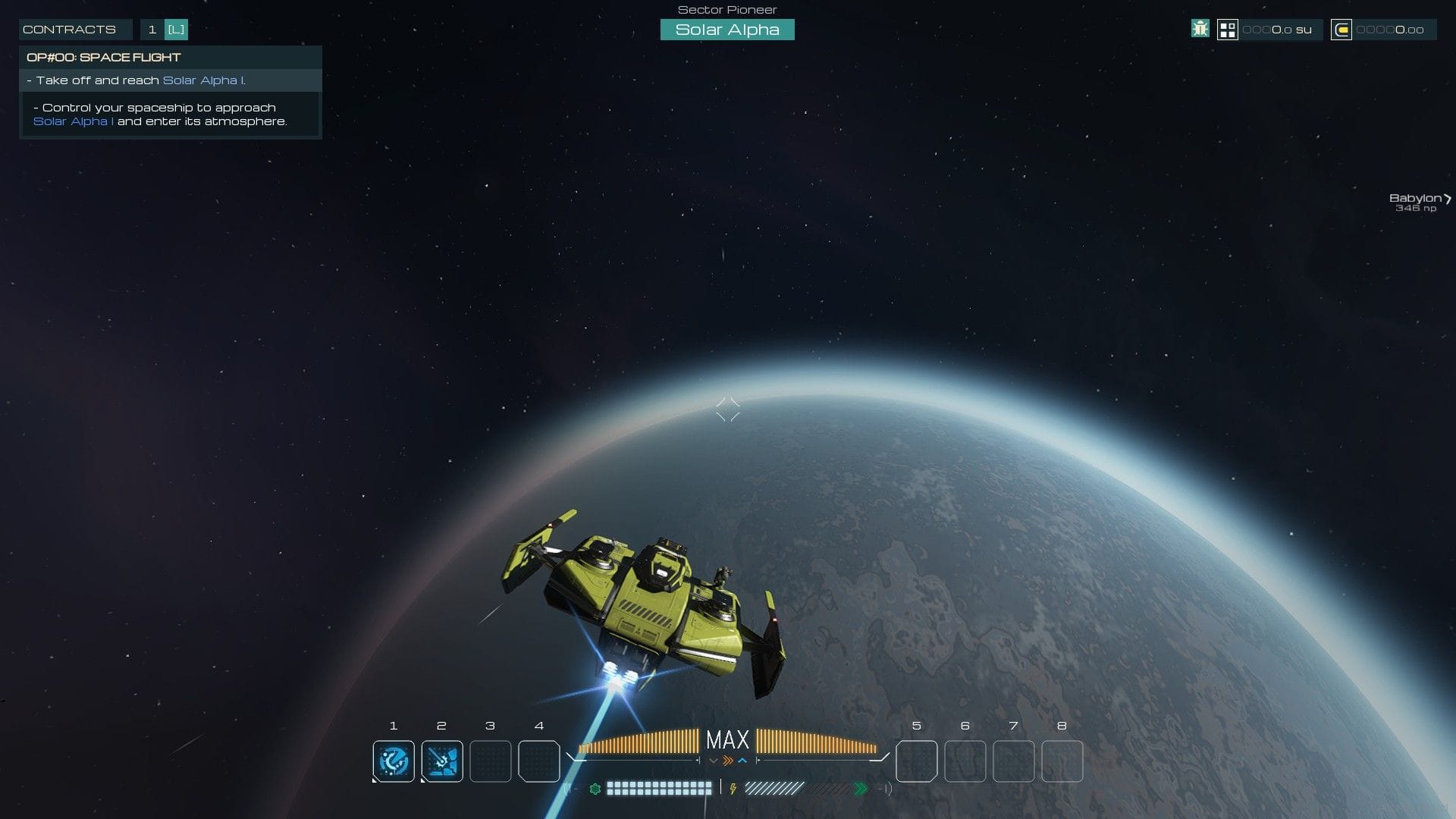
Task: Select empty hotbar slot 5
Action: pos(916,761)
